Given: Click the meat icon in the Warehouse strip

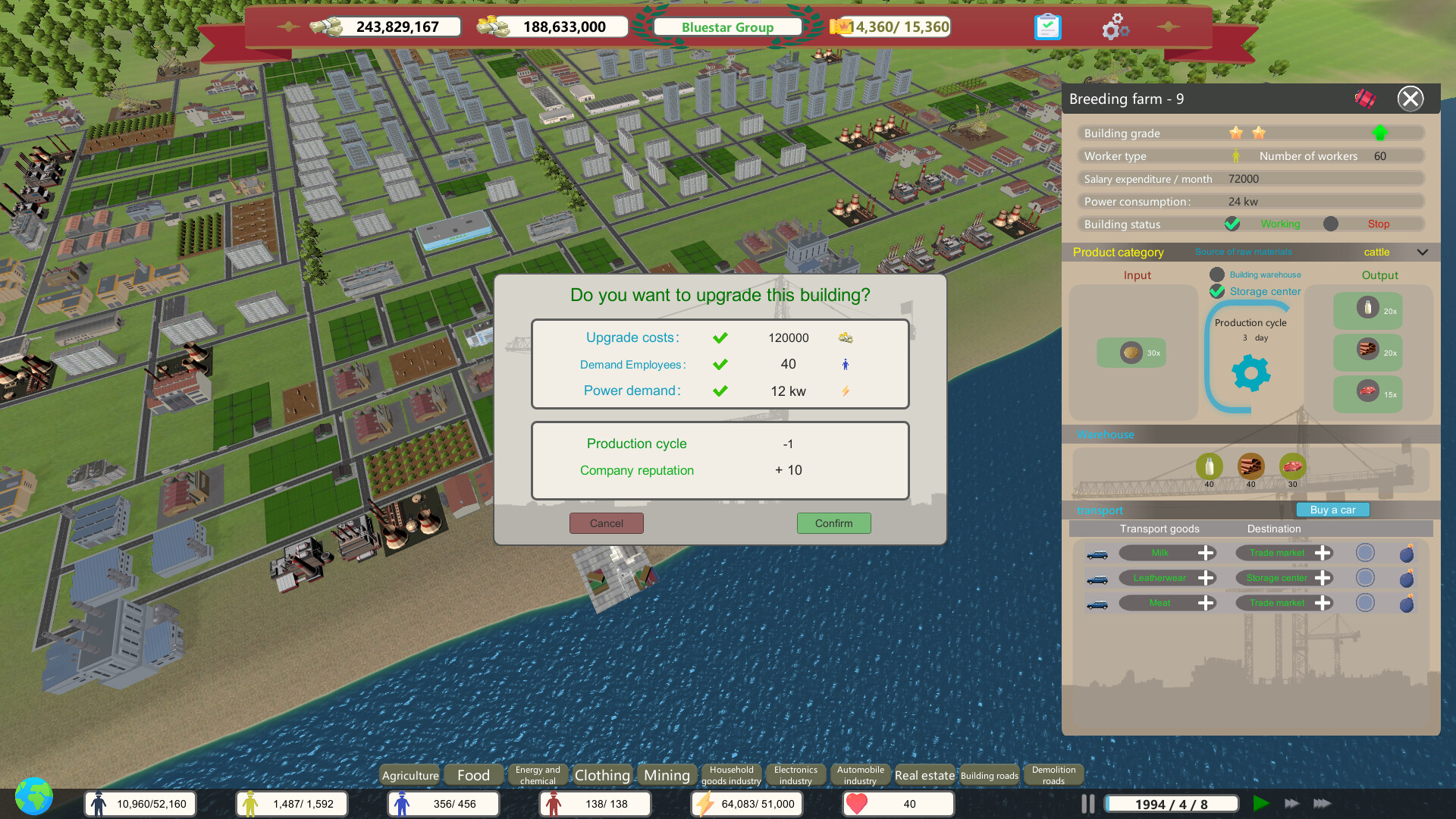Looking at the screenshot, I should pyautogui.click(x=1292, y=466).
